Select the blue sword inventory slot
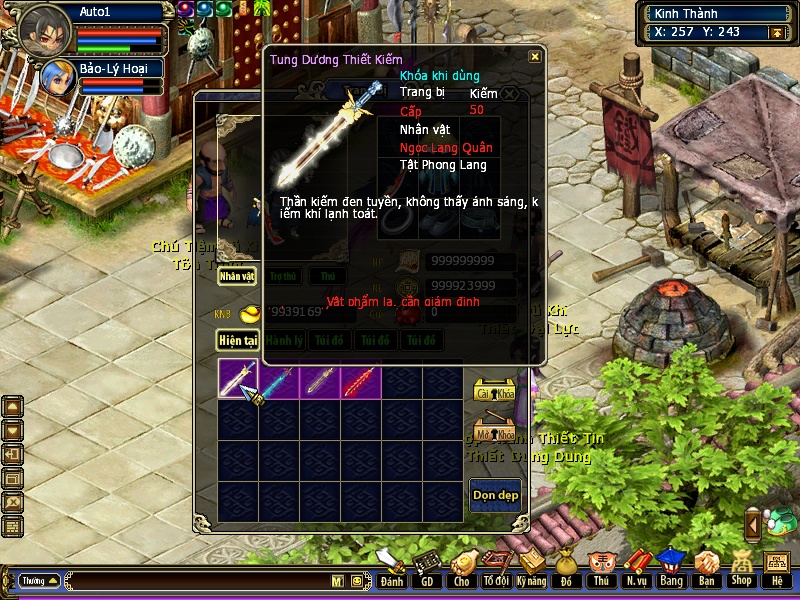The image size is (800, 600). pos(279,381)
